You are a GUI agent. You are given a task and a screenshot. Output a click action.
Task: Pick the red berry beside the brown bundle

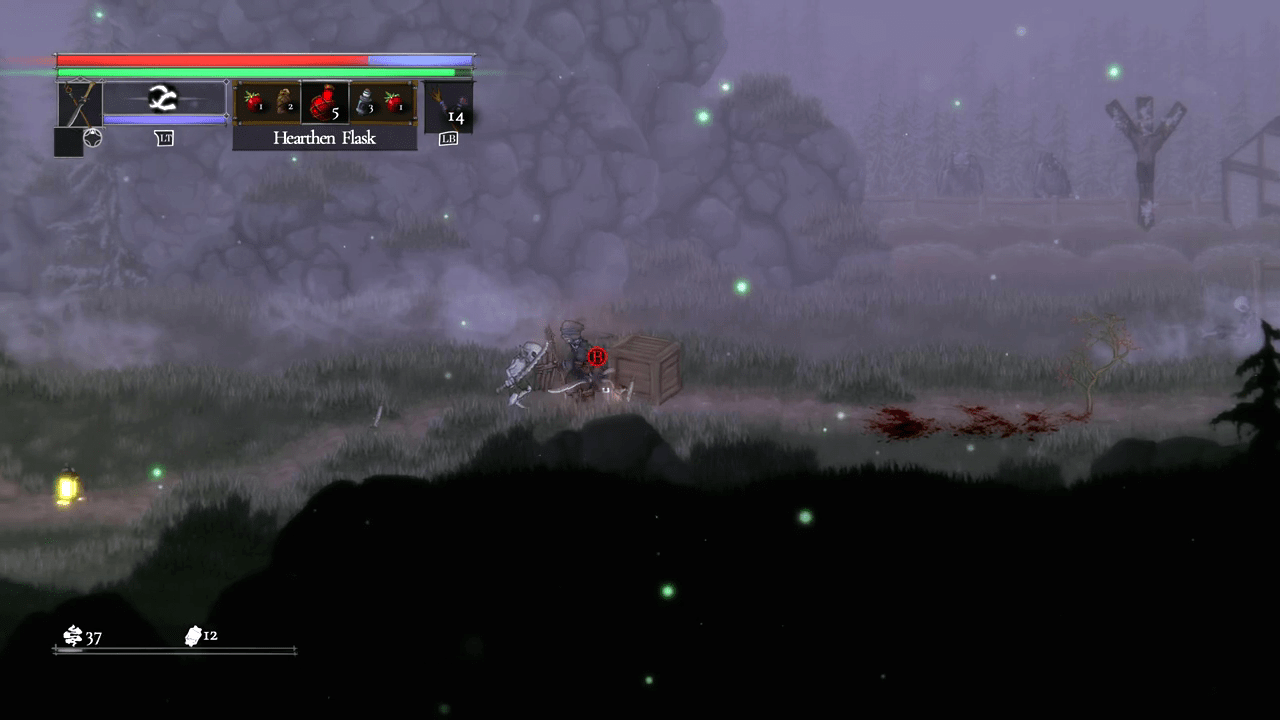click(252, 101)
